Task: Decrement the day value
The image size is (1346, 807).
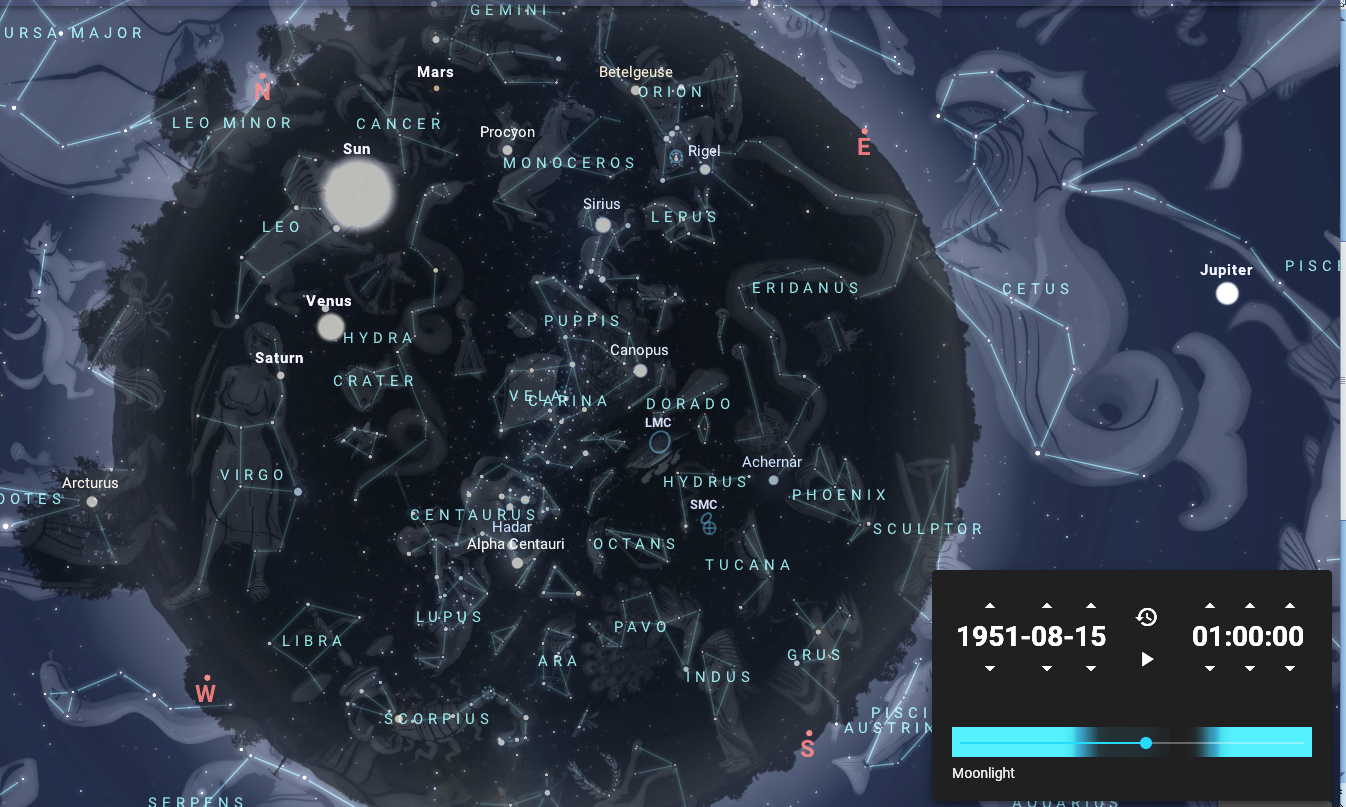Action: pos(1091,668)
